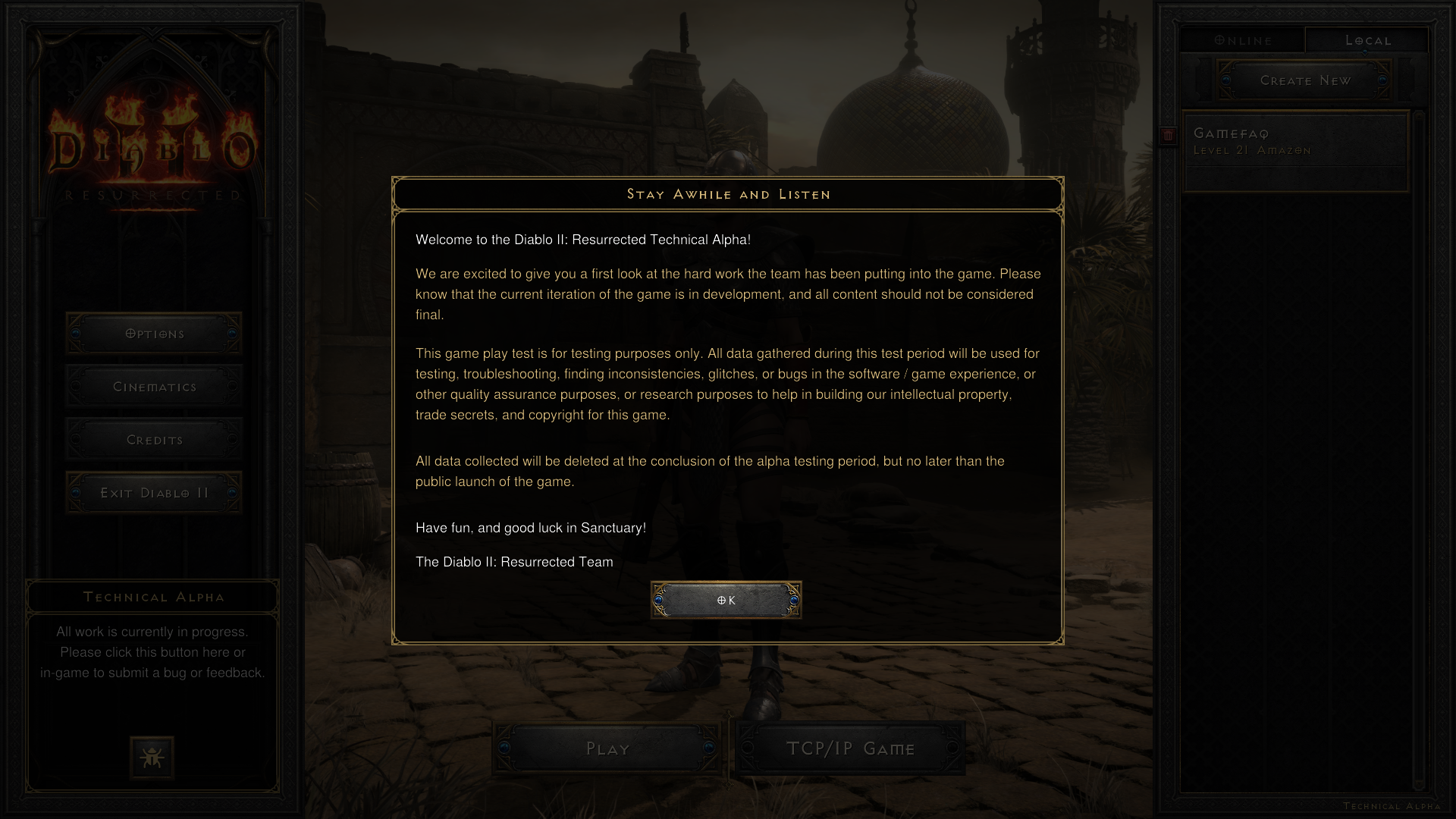Click the feedback instructions text panel
This screenshot has width=1456, height=819.
(x=152, y=651)
